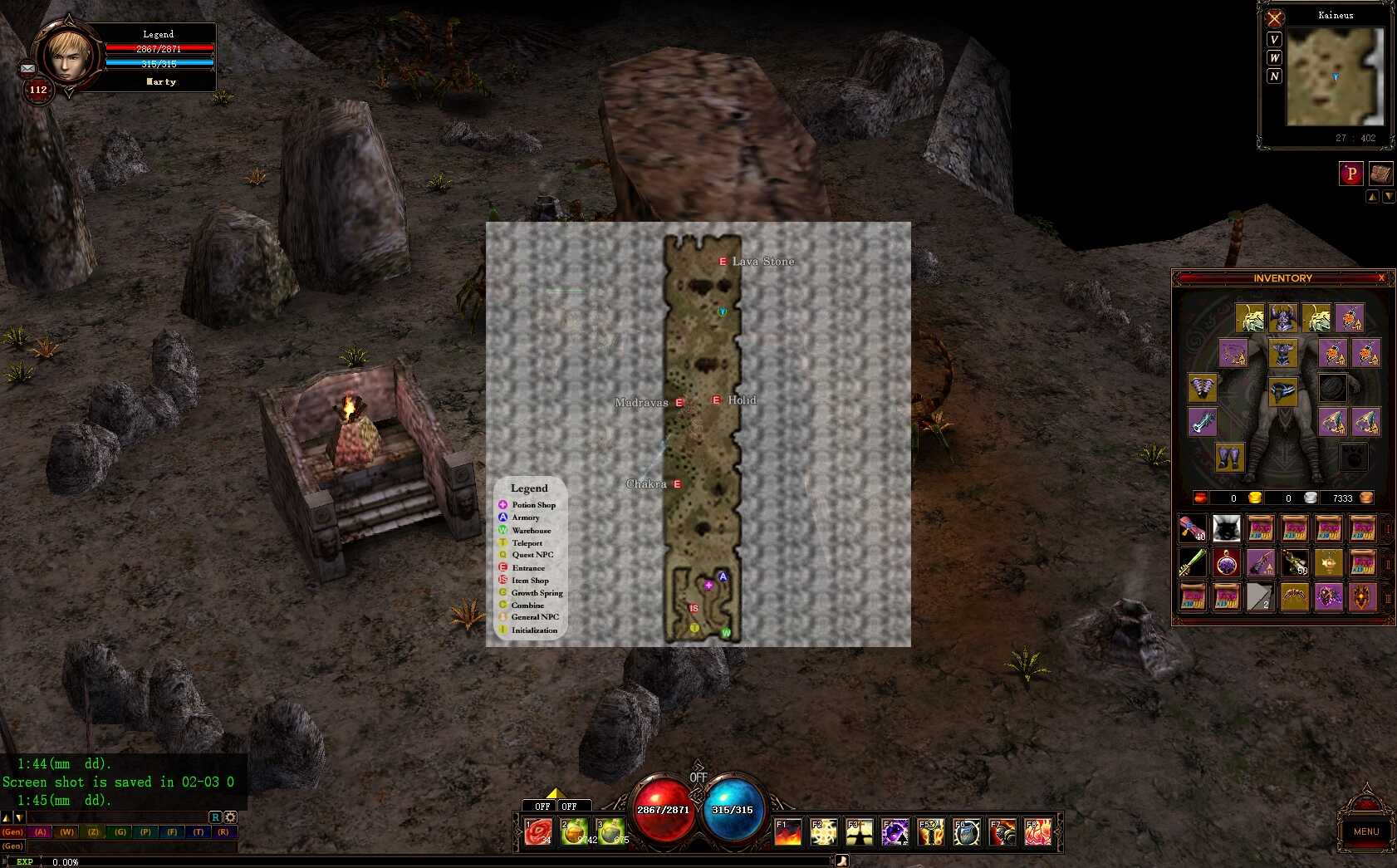Close the Inventory window
This screenshot has height=868, width=1397.
[x=1381, y=278]
